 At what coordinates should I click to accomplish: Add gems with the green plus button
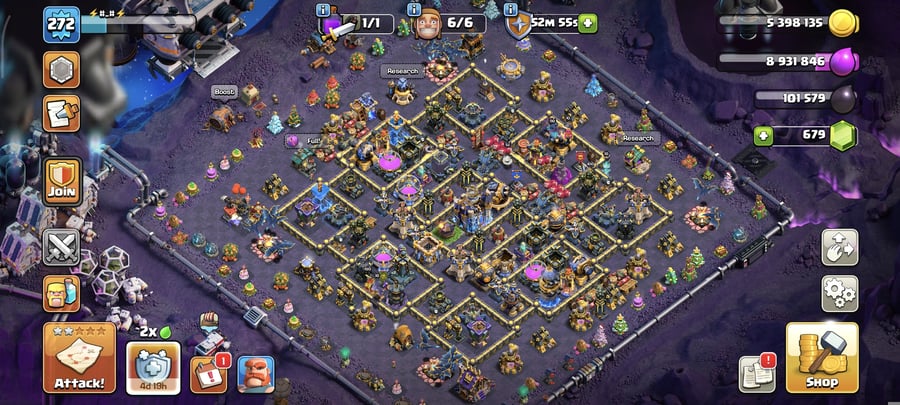[x=764, y=136]
